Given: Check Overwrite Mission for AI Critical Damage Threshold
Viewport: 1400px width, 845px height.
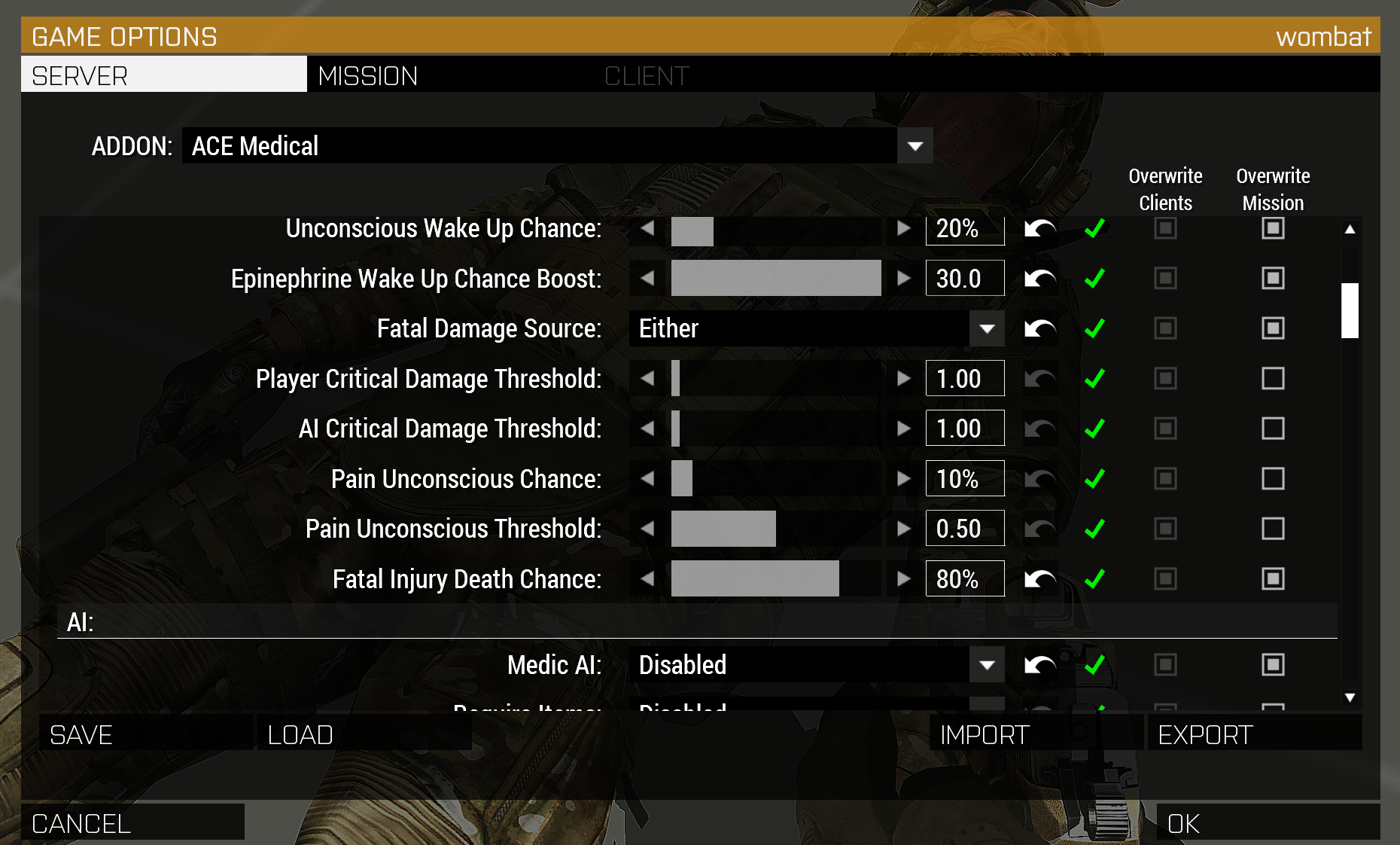Looking at the screenshot, I should pyautogui.click(x=1273, y=429).
